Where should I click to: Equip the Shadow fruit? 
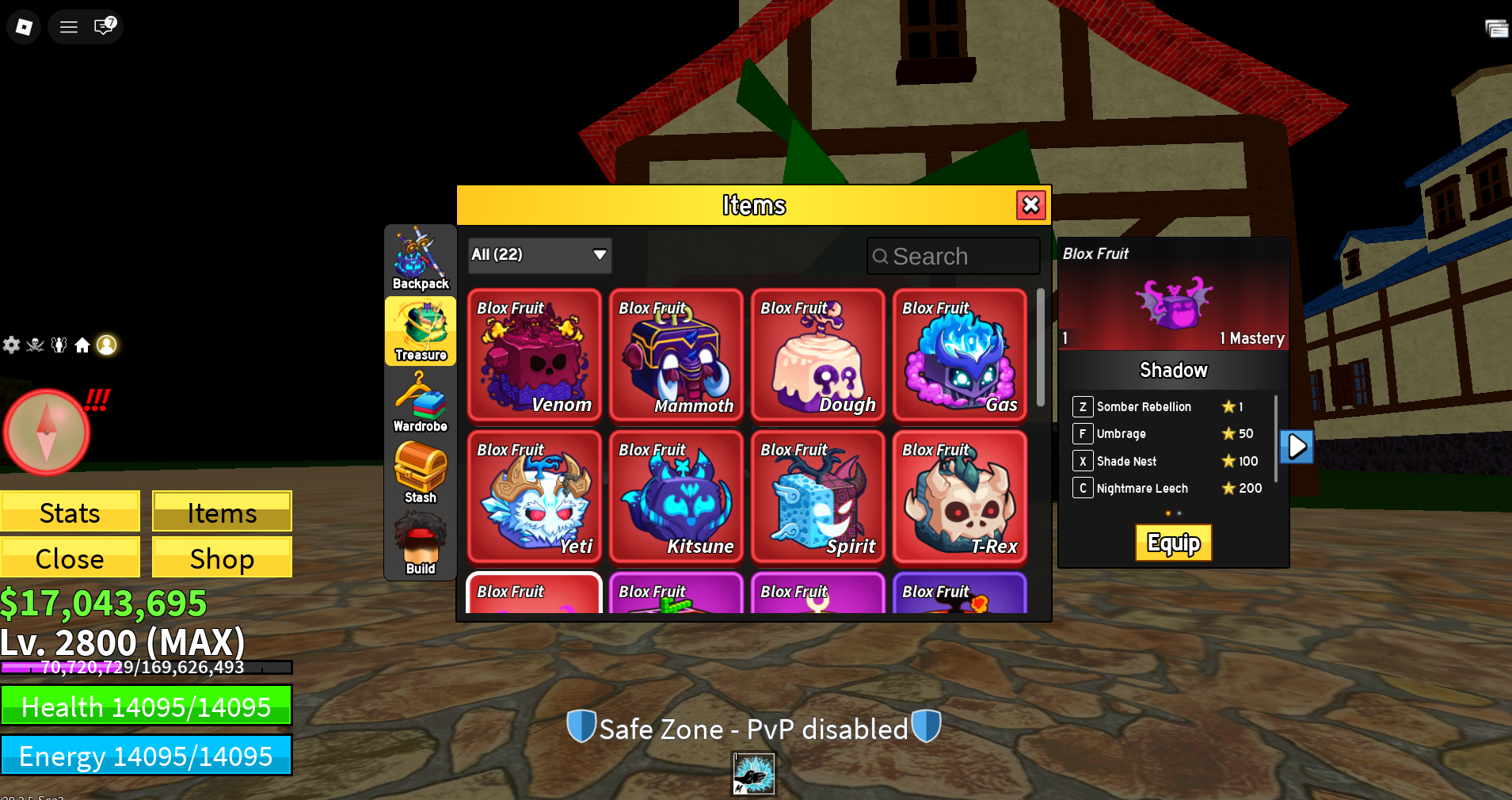coord(1173,543)
